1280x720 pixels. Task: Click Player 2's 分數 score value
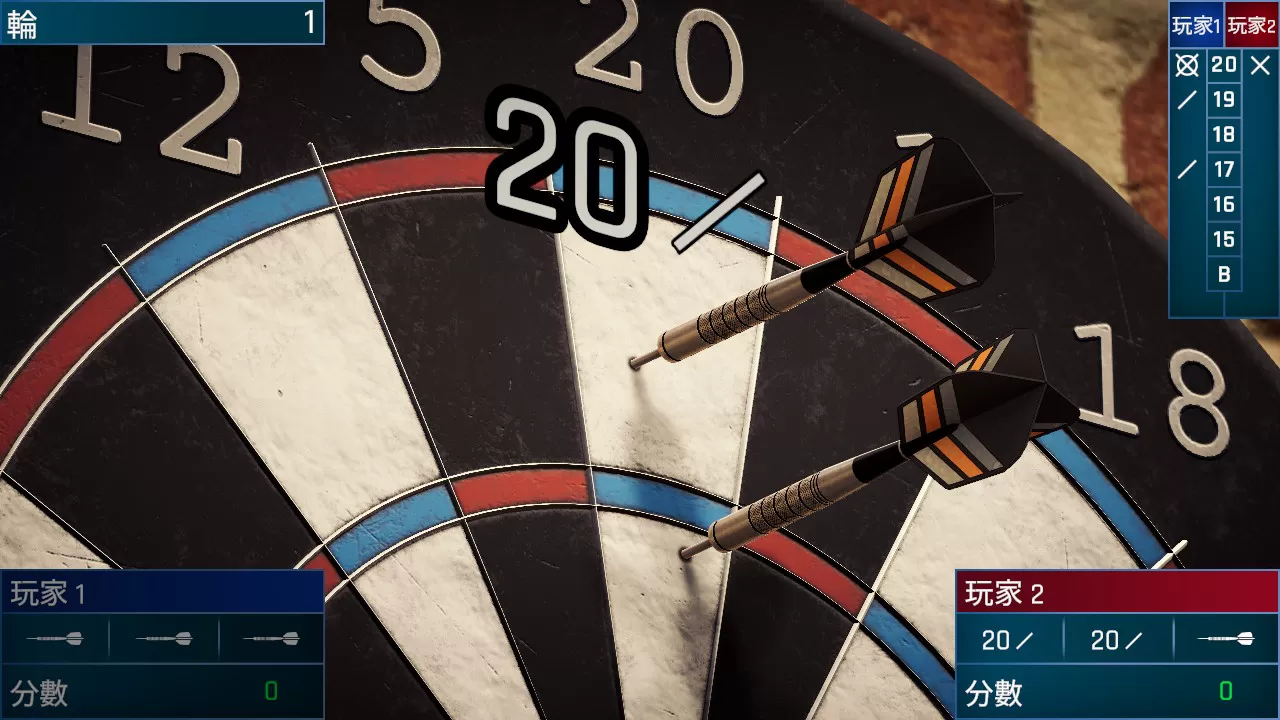pyautogui.click(x=1225, y=691)
